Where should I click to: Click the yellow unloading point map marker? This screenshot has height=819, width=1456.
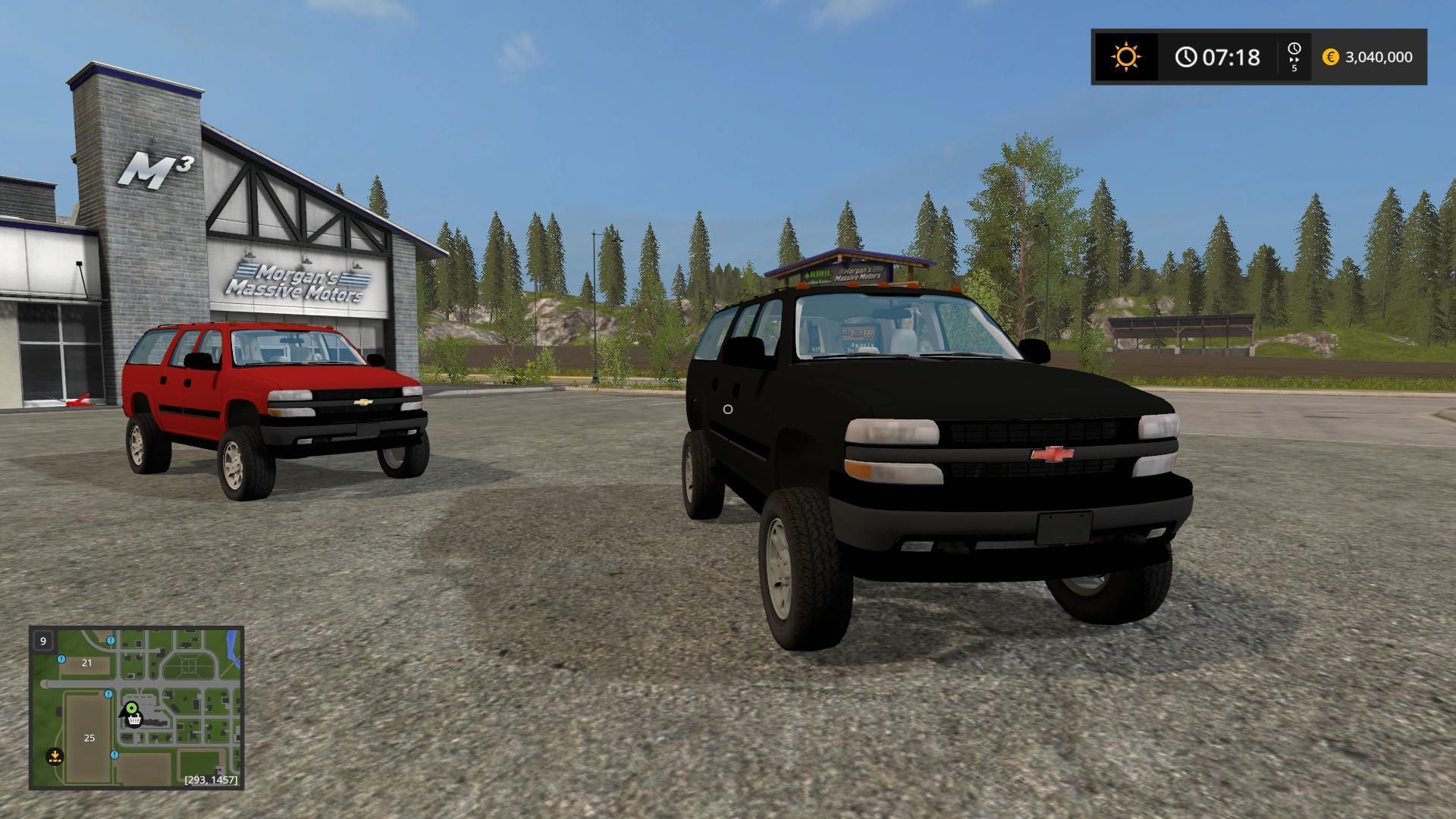point(55,755)
